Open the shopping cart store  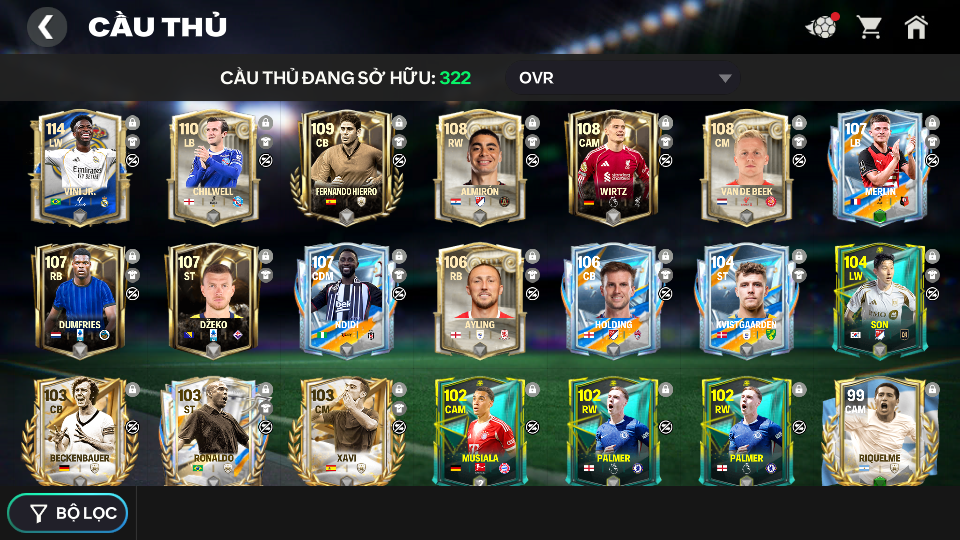869,27
